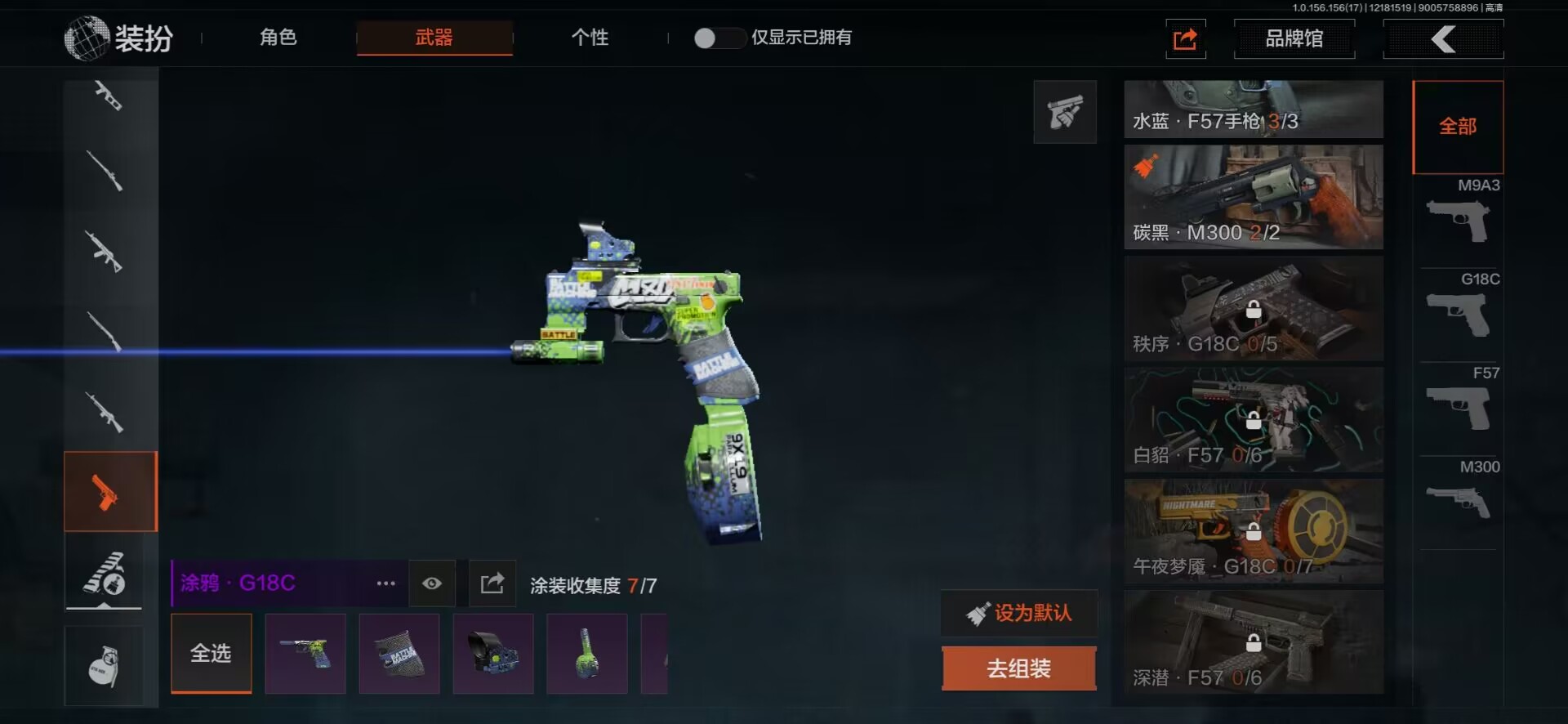Open the 个性 tab
The height and width of the screenshot is (724, 1568).
(x=590, y=38)
